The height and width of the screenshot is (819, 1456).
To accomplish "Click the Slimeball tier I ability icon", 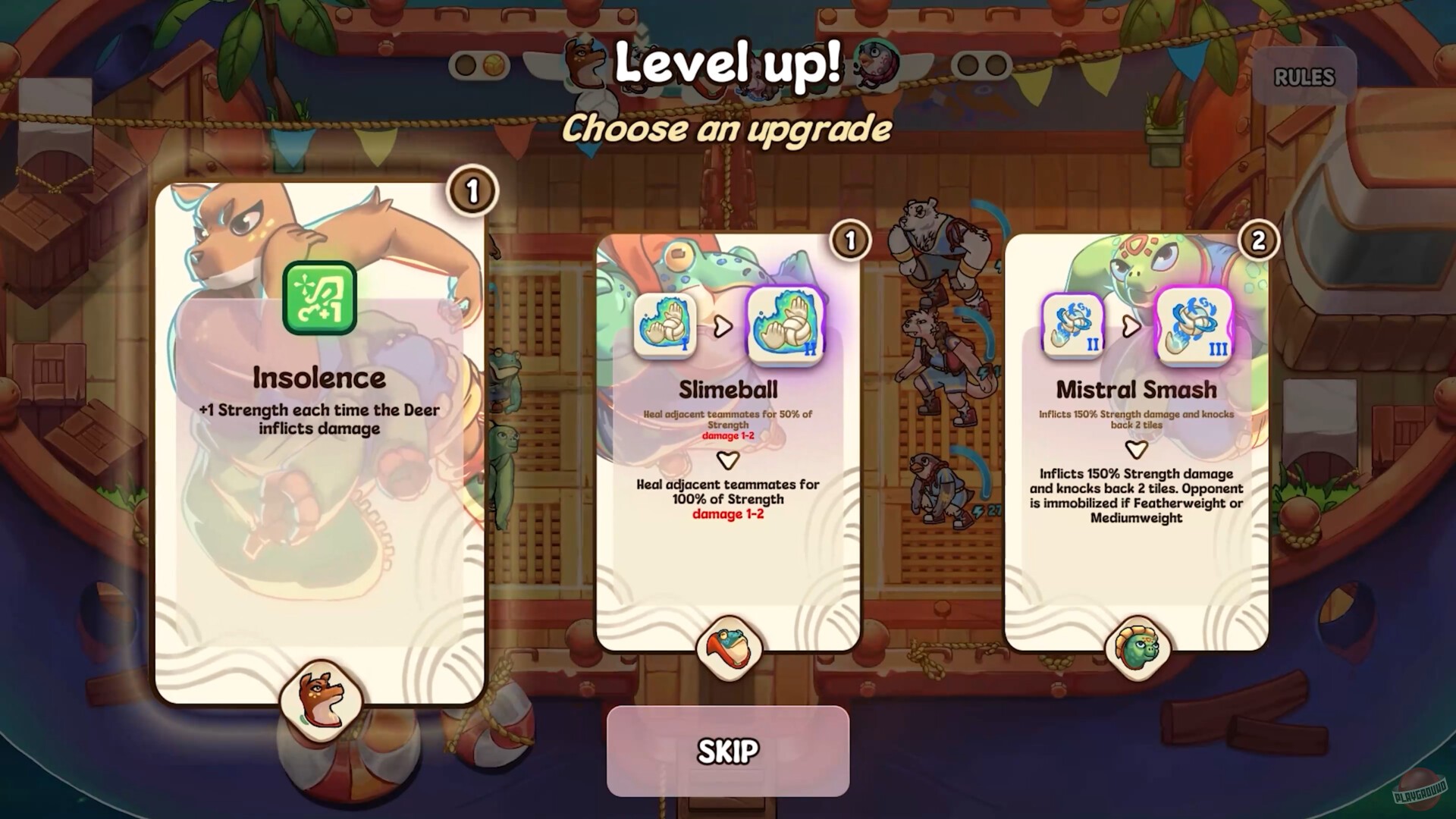I will 666,326.
